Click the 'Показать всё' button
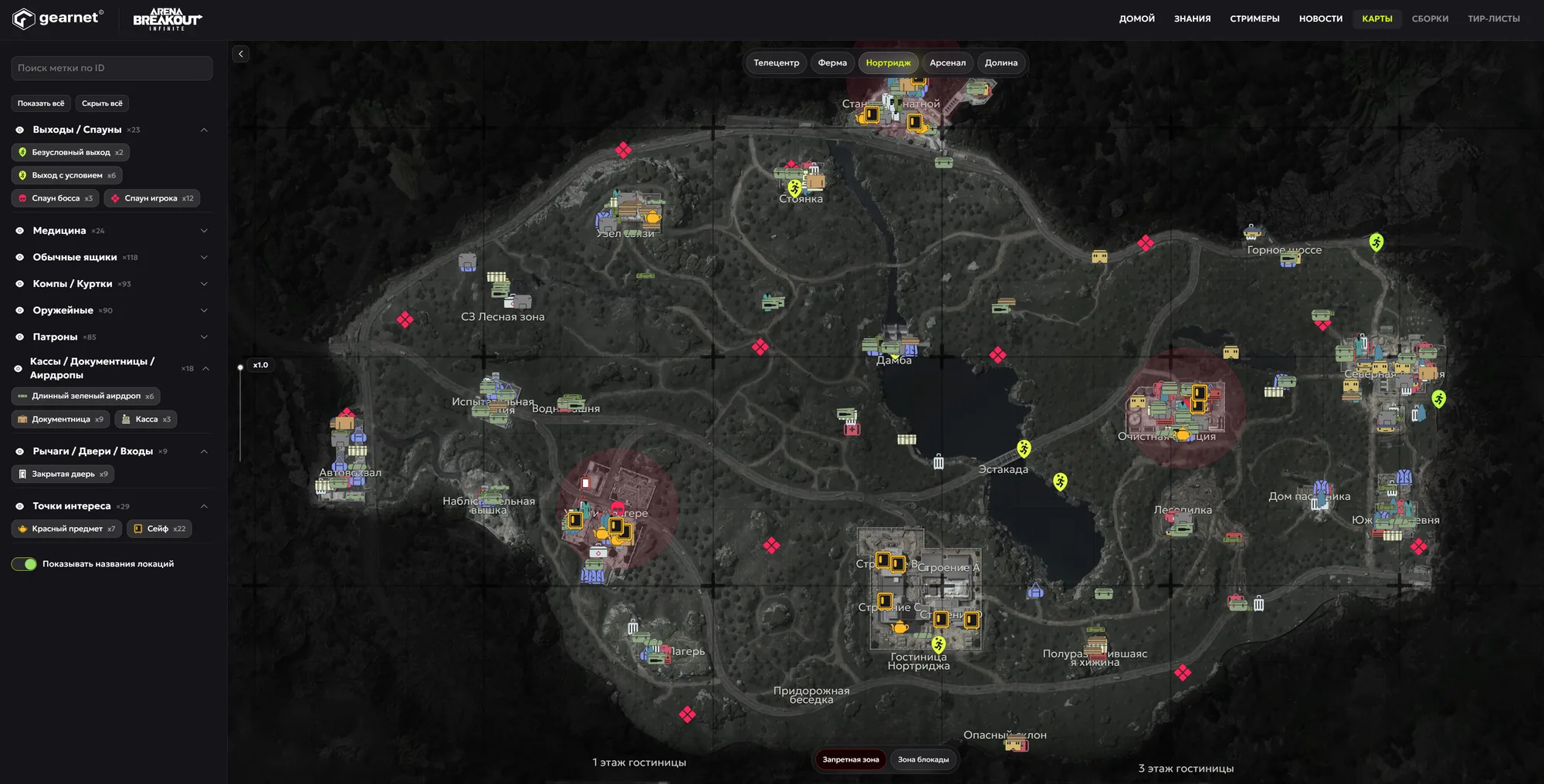 (x=41, y=103)
